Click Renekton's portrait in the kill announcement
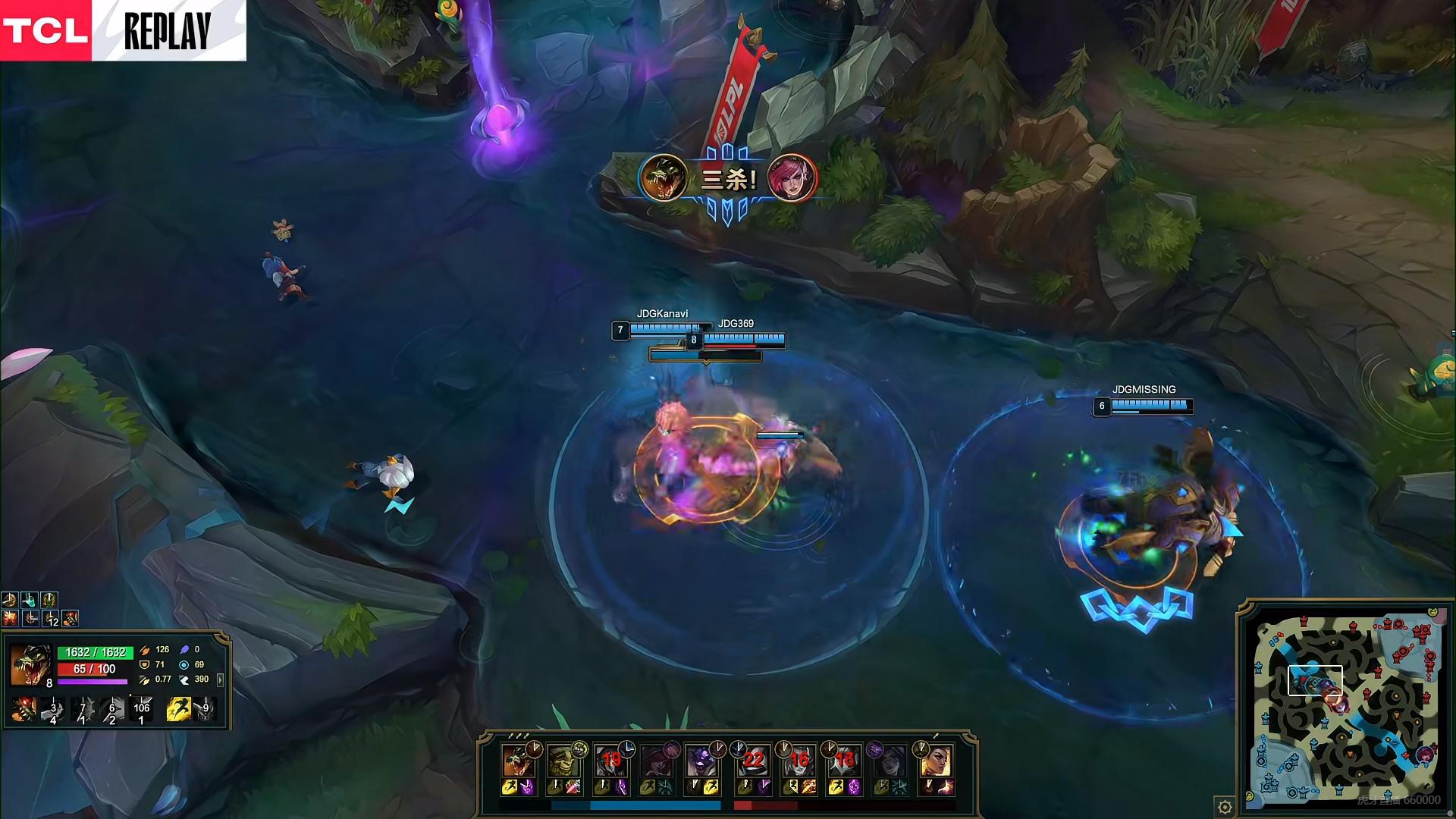This screenshot has width=1456, height=819. click(664, 177)
